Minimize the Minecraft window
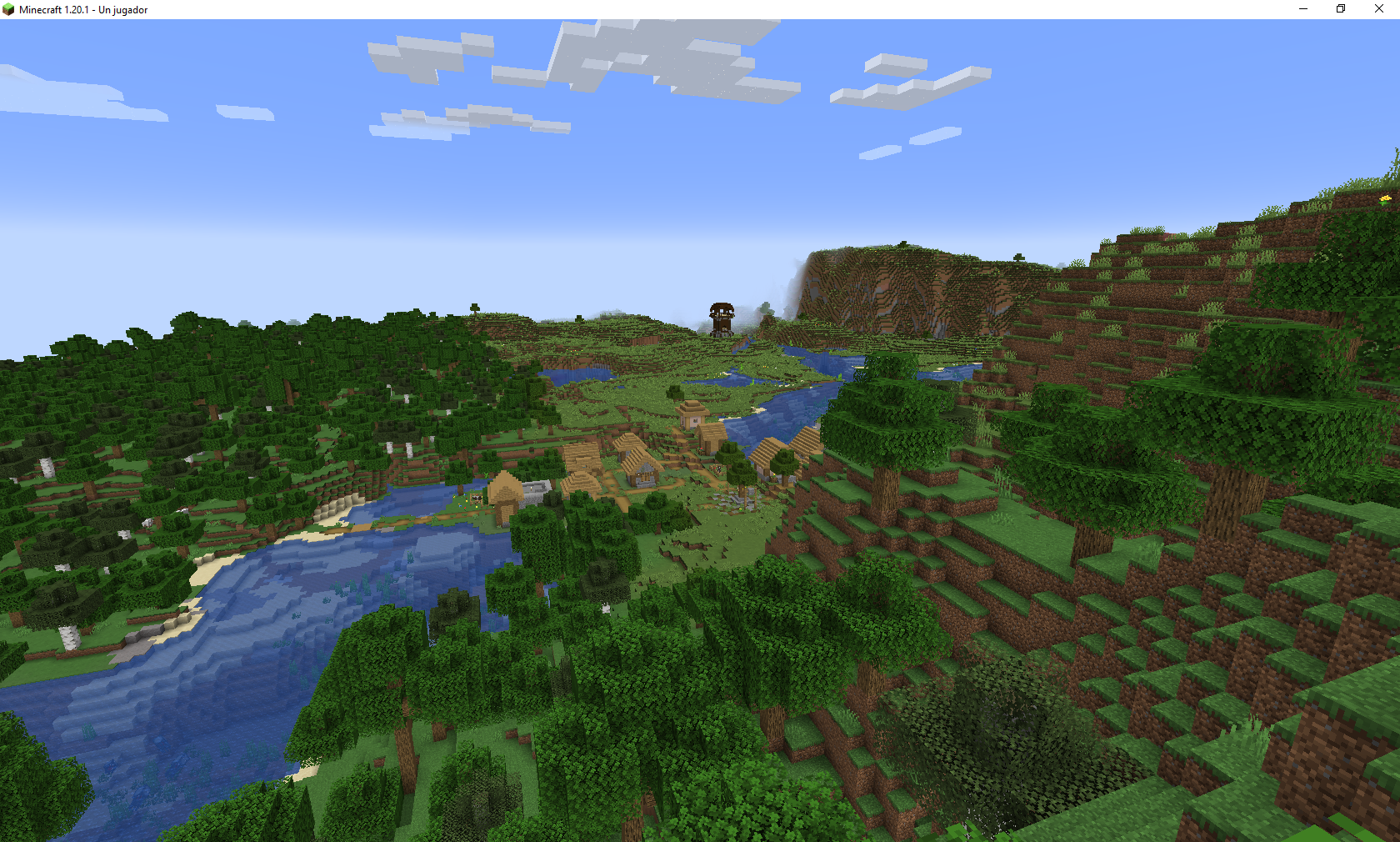The image size is (1400, 842). coord(1302,9)
